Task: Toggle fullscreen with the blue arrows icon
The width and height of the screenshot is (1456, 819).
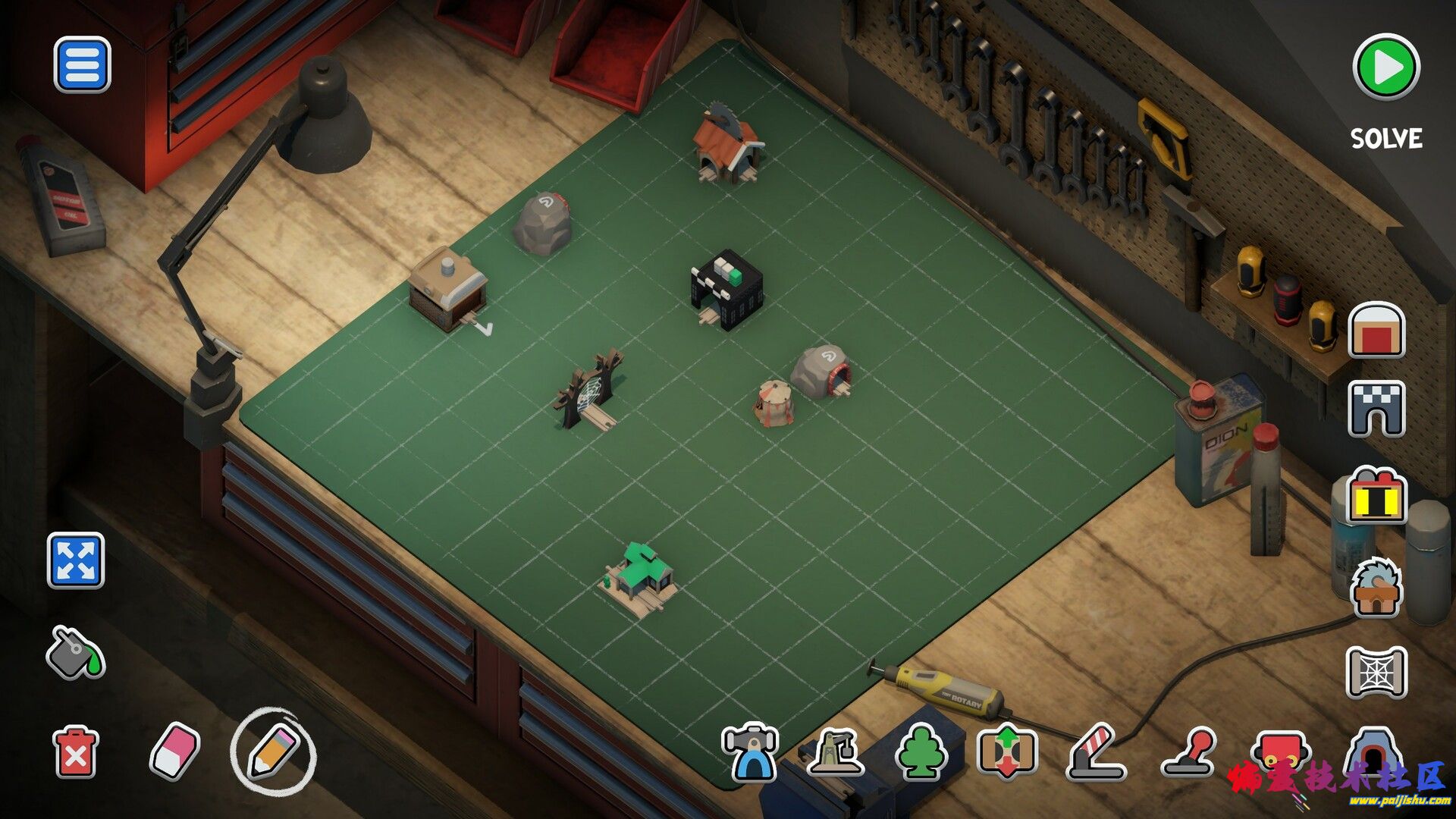Action: point(76,560)
